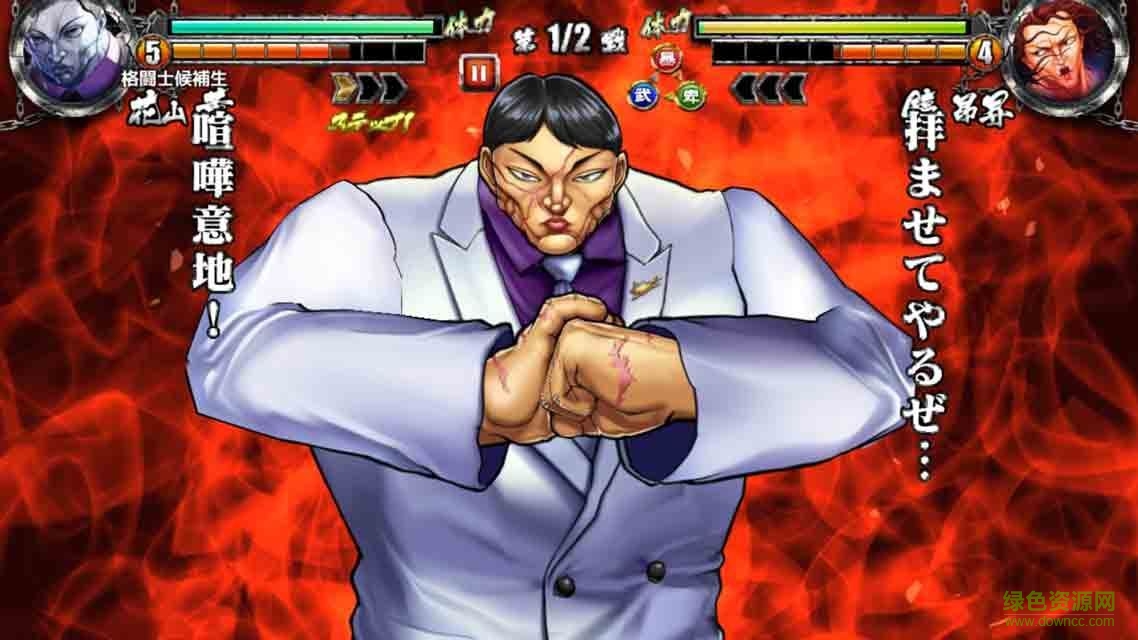Select the red 暴 attribute icon
The height and width of the screenshot is (640, 1138).
662,62
